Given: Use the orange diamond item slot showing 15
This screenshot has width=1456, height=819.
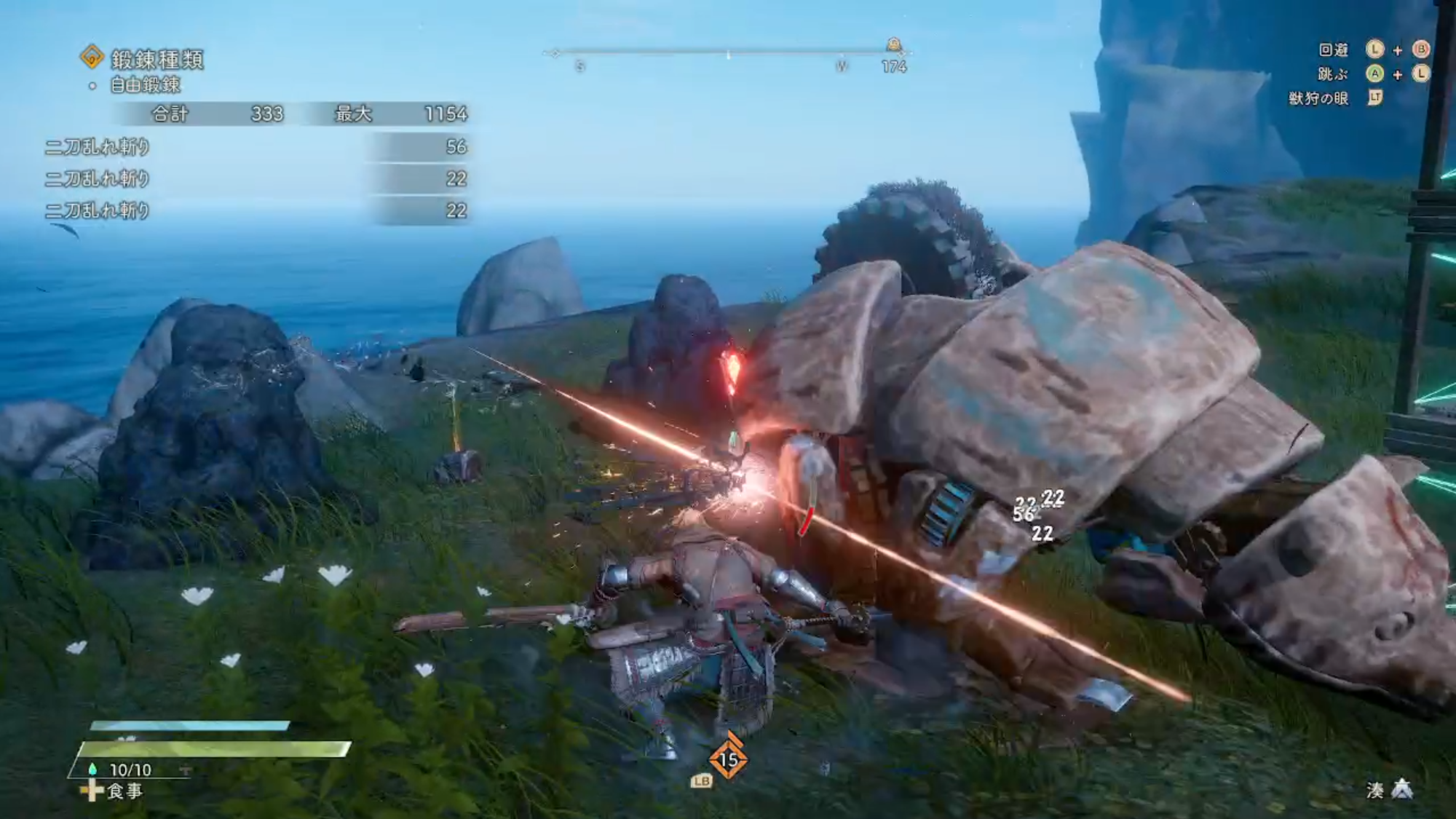Looking at the screenshot, I should click(728, 759).
